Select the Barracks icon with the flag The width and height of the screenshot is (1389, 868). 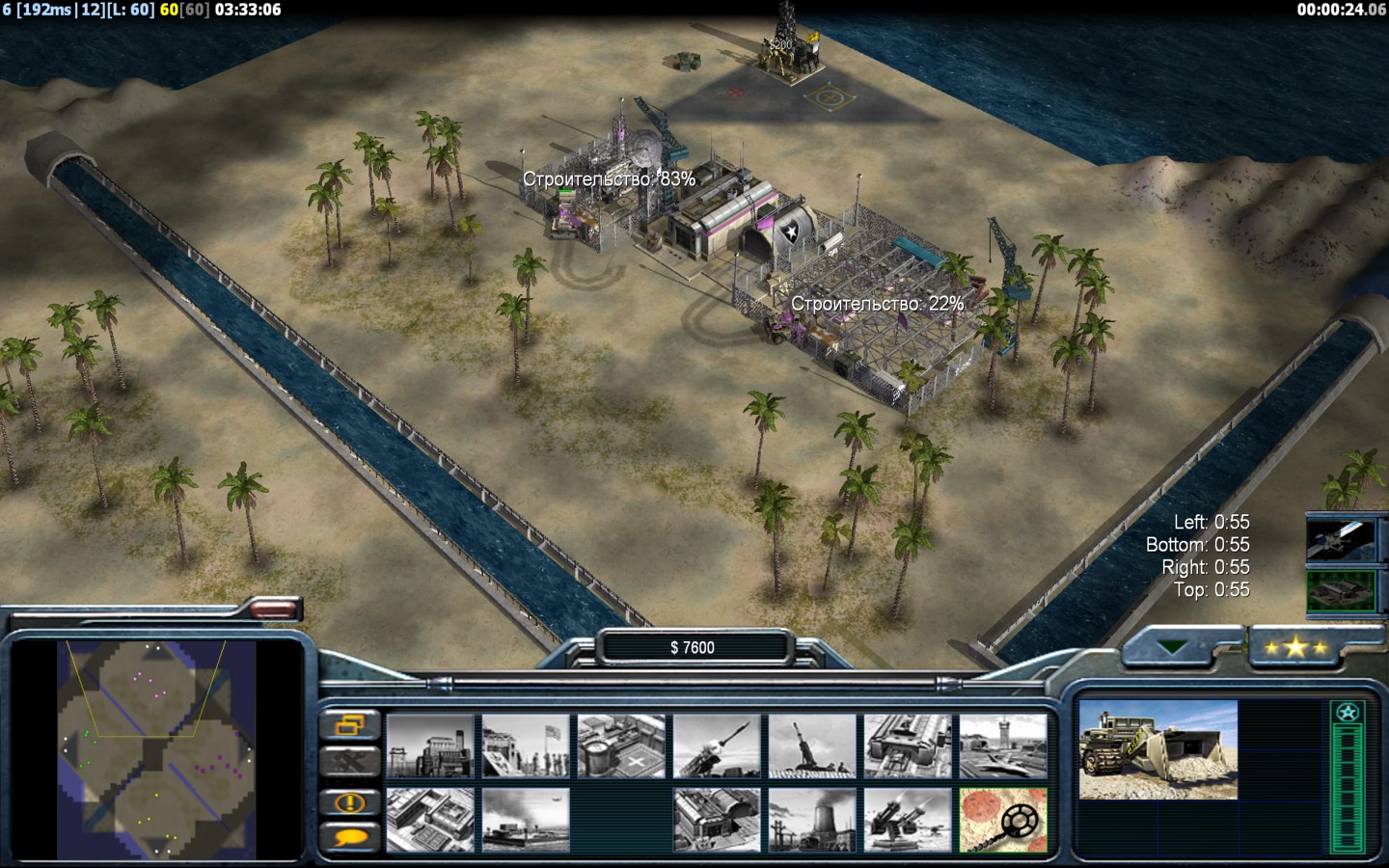pos(526,746)
